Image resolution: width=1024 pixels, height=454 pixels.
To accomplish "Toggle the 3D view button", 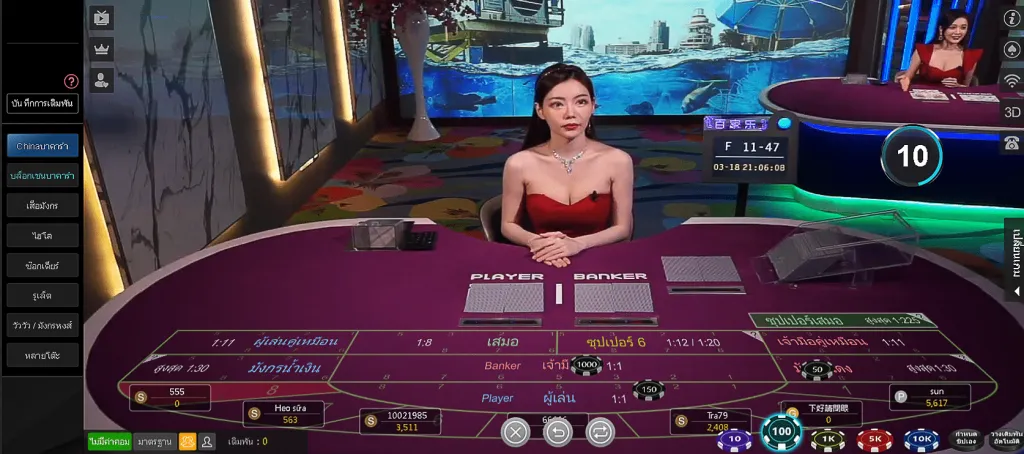I will [1011, 112].
